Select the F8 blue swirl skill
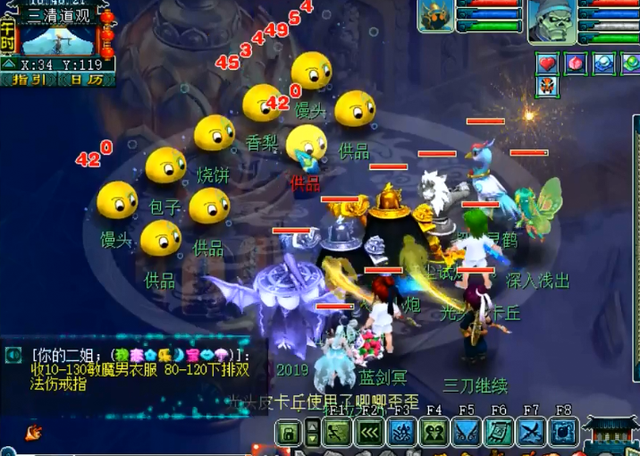The image size is (640, 456). click(563, 432)
